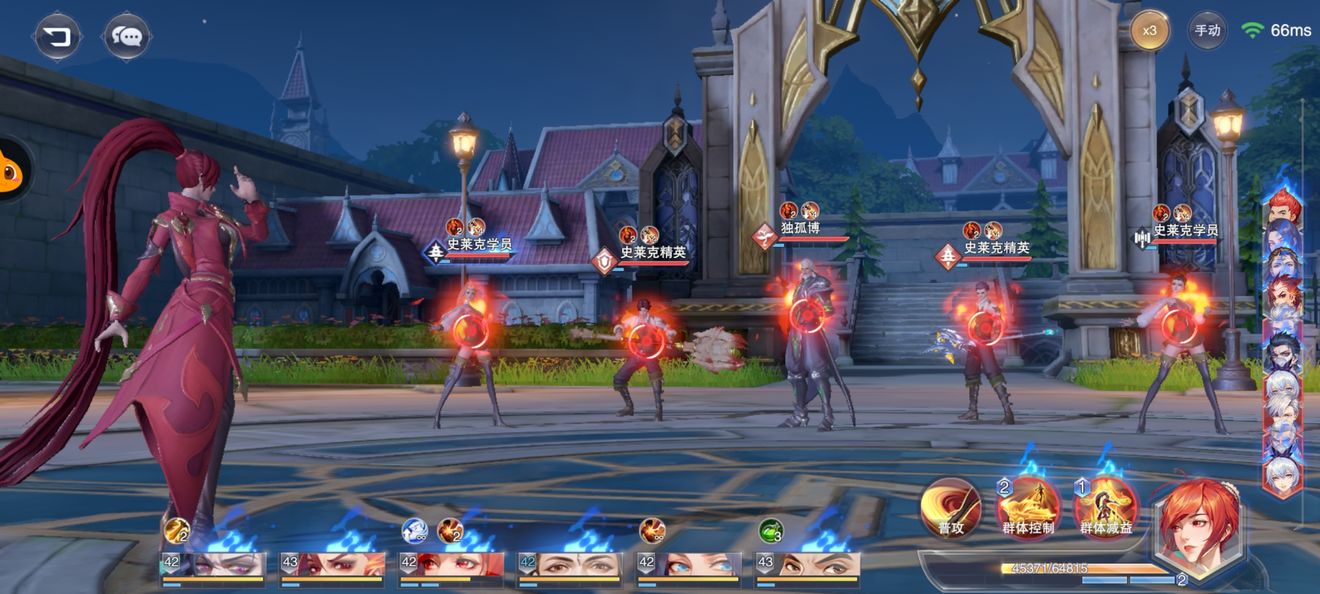
Task: Open the chat bubble button
Action: click(x=127, y=37)
